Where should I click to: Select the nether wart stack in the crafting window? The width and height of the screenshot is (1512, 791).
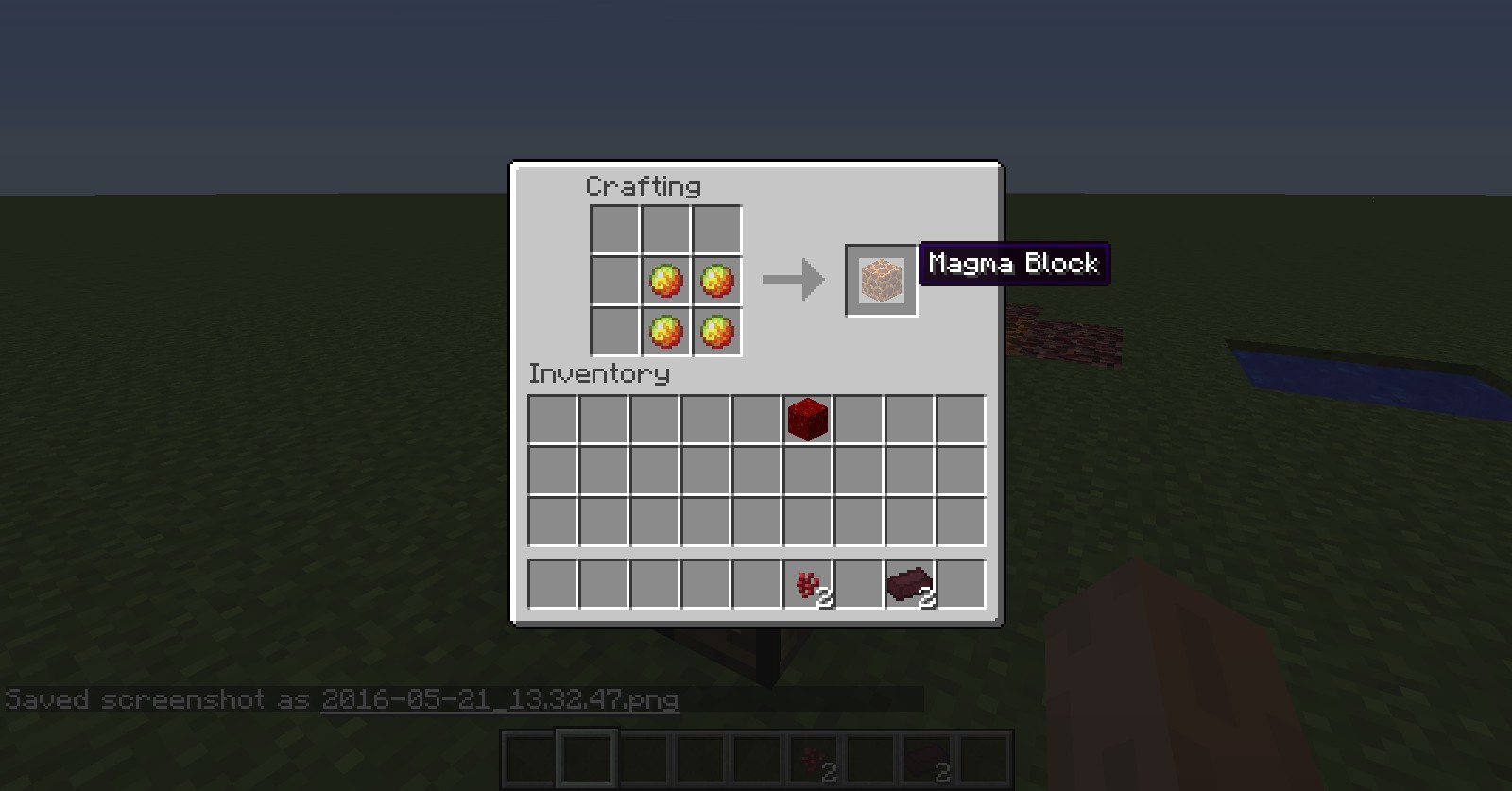pyautogui.click(x=808, y=585)
